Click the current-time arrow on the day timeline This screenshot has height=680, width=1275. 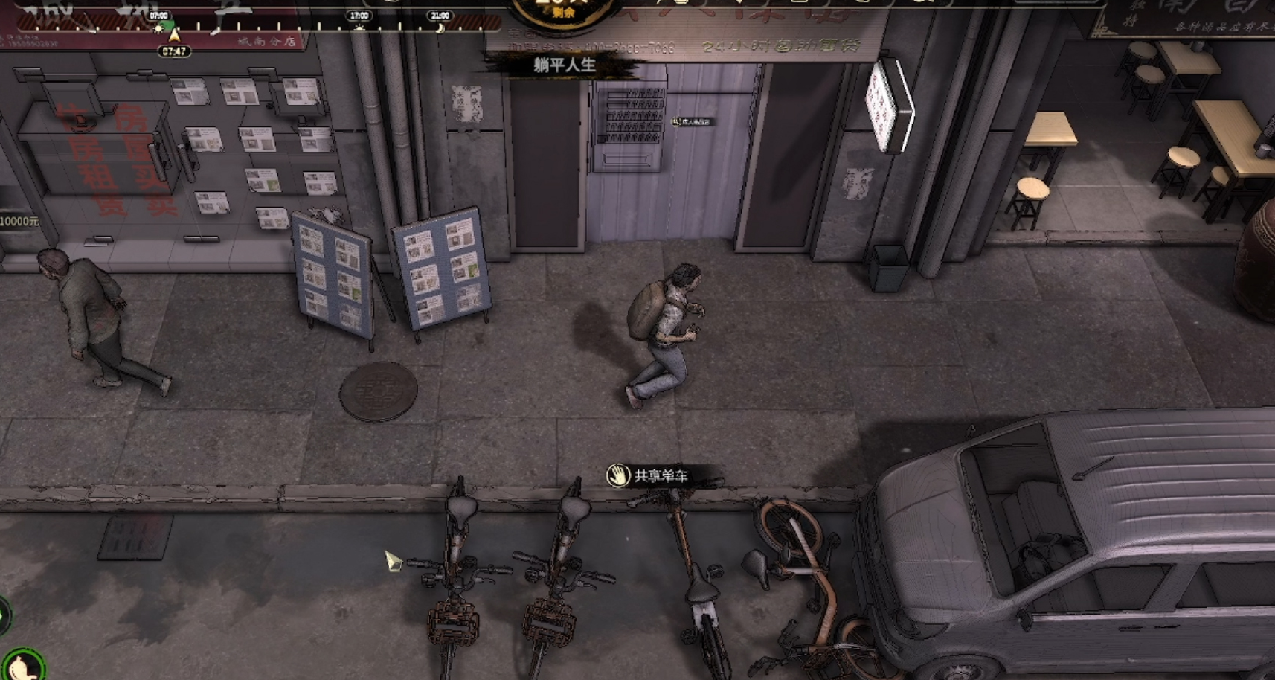coord(174,36)
